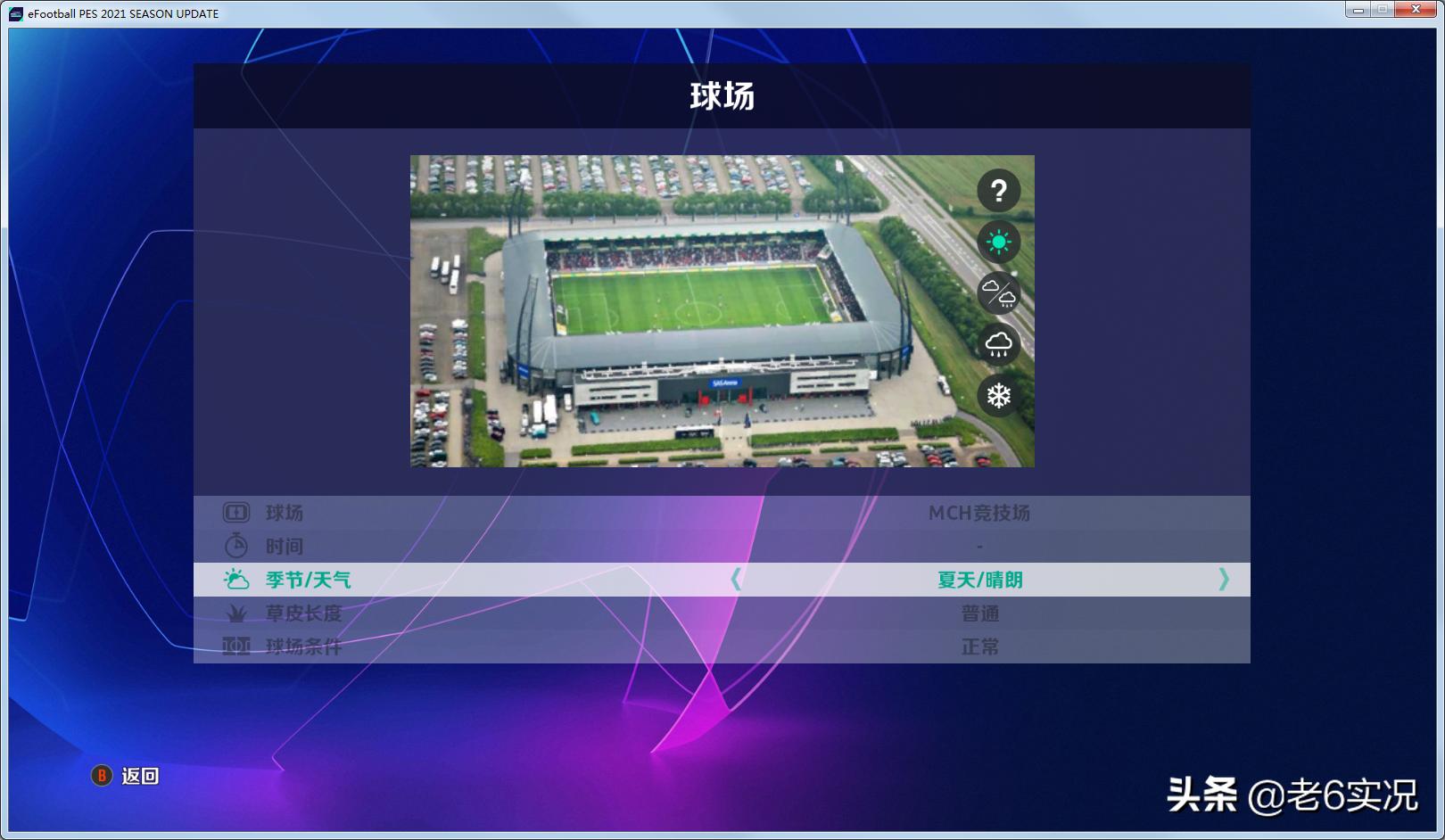This screenshot has height=840, width=1445.
Task: Click the 夏天/晴朗 value text
Action: tap(978, 580)
